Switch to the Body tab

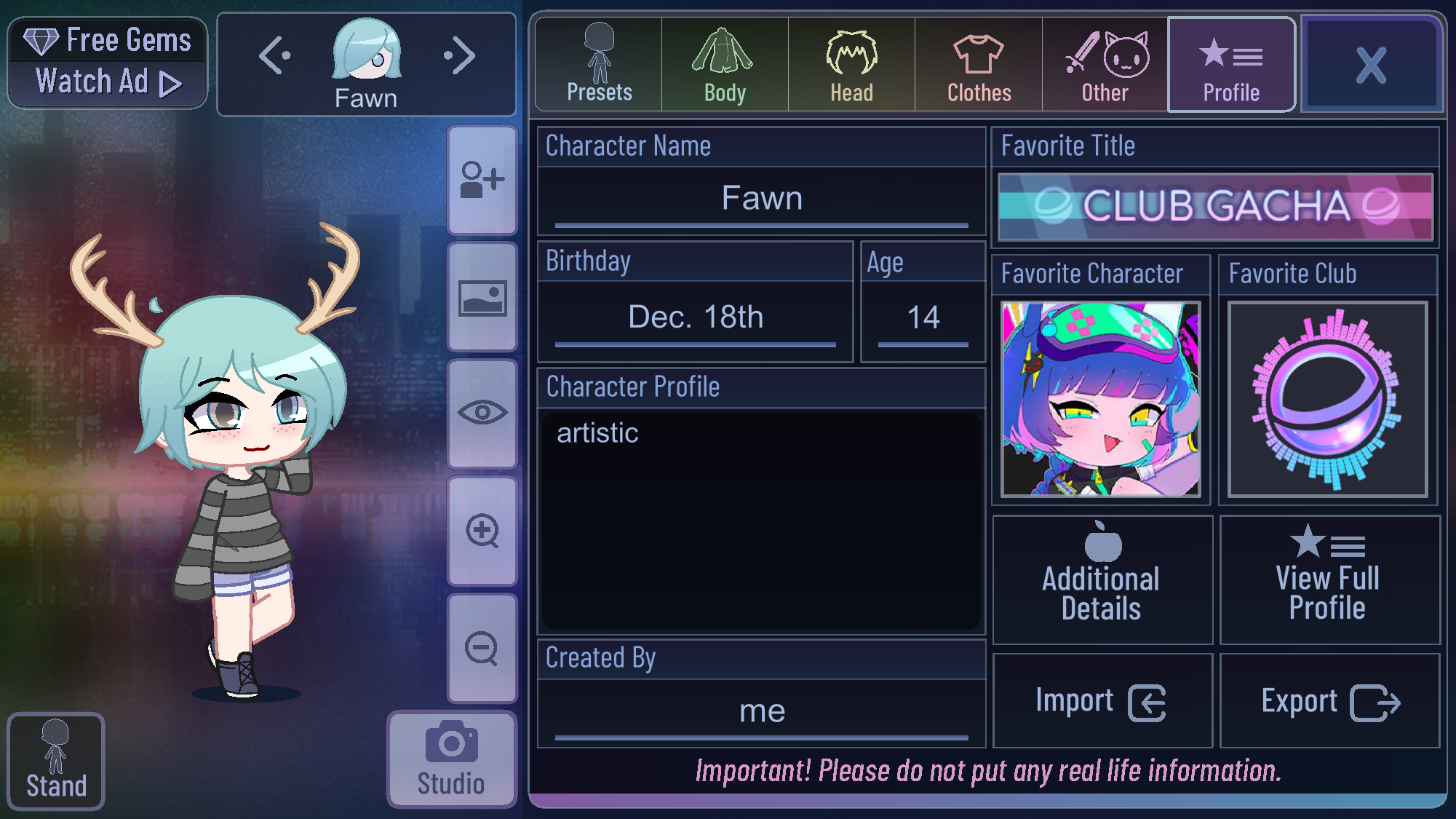click(725, 65)
